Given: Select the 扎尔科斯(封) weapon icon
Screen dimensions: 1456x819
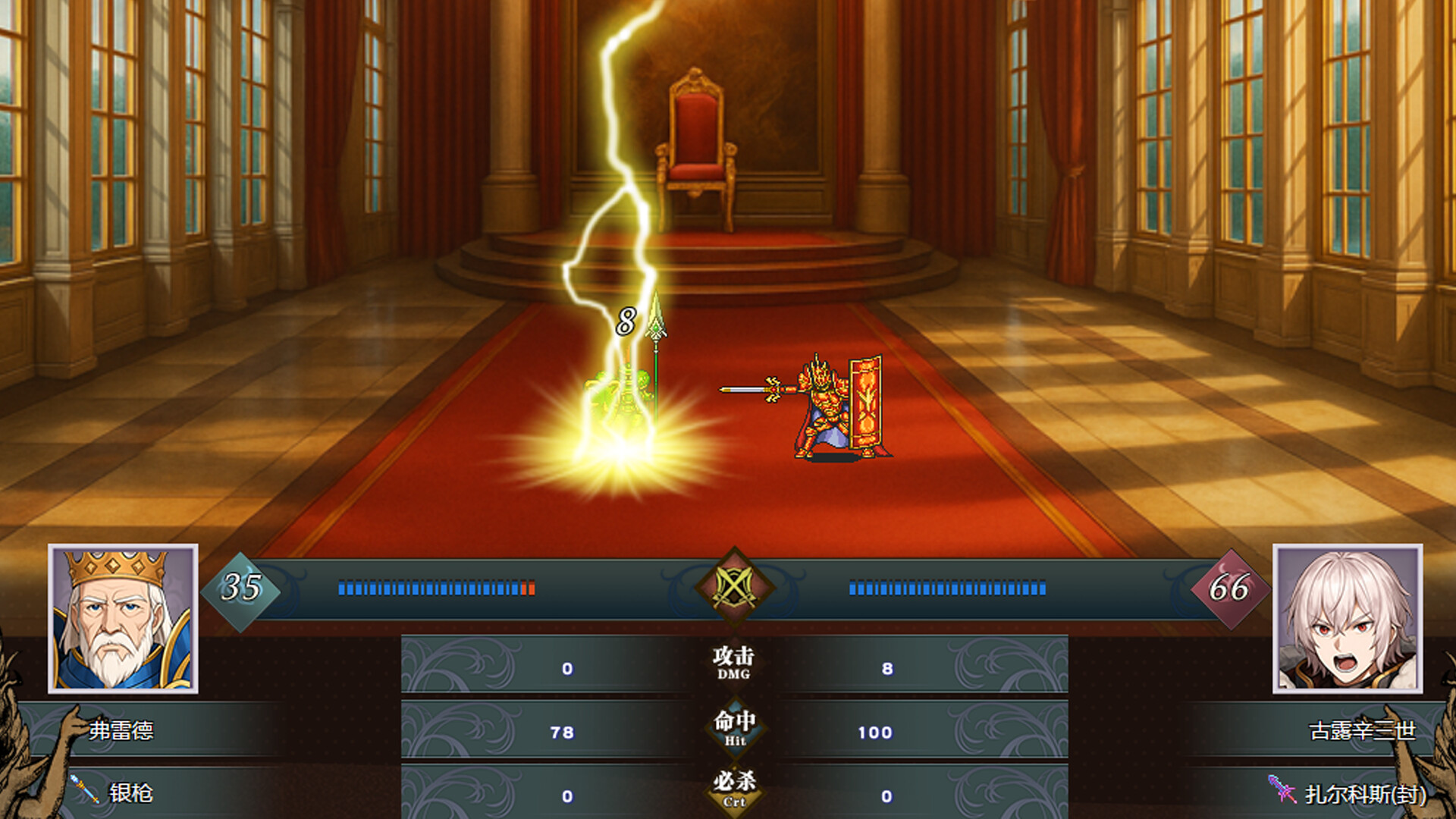Looking at the screenshot, I should coord(1281,789).
